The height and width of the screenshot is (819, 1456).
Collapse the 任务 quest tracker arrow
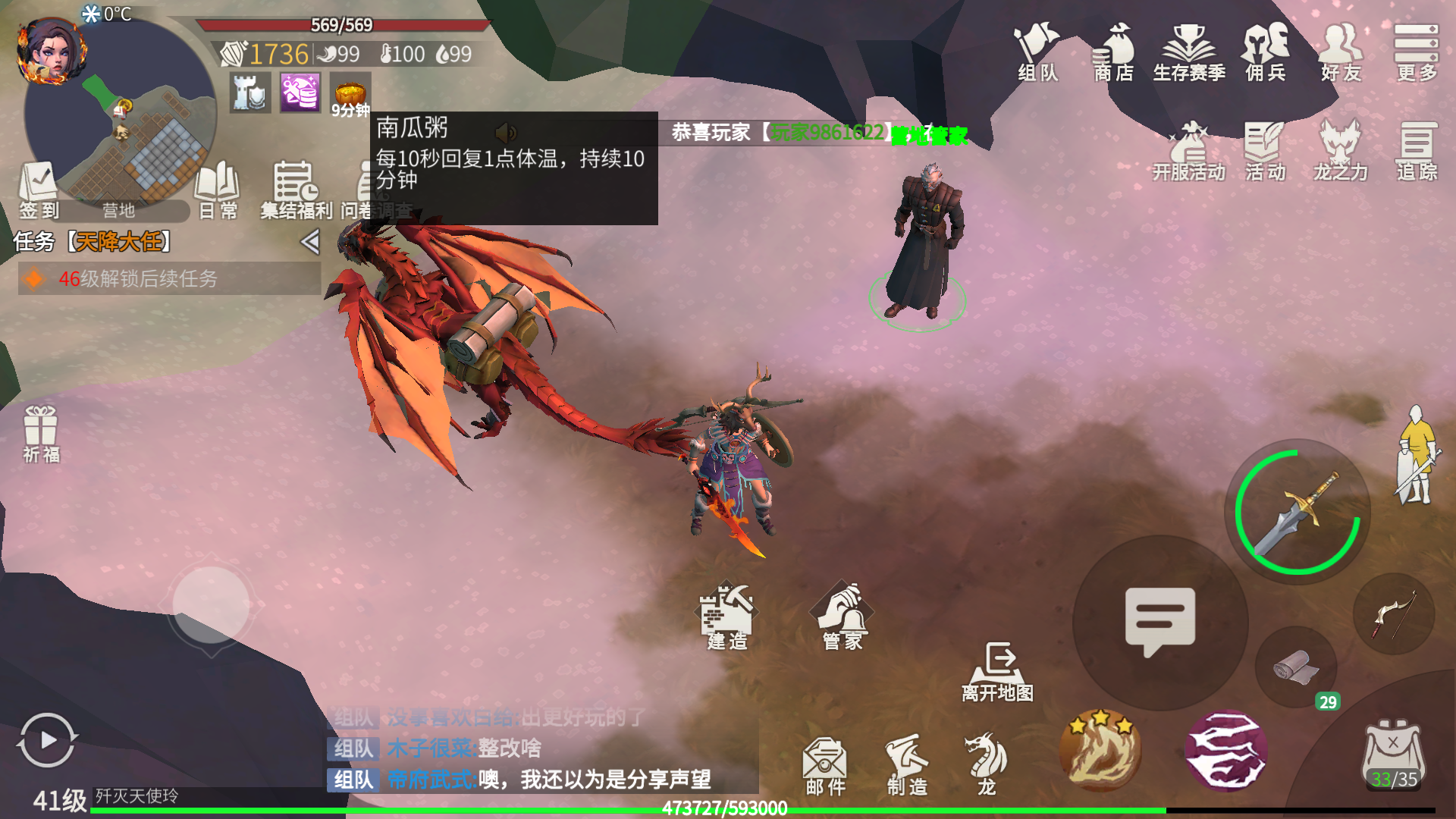(x=309, y=242)
